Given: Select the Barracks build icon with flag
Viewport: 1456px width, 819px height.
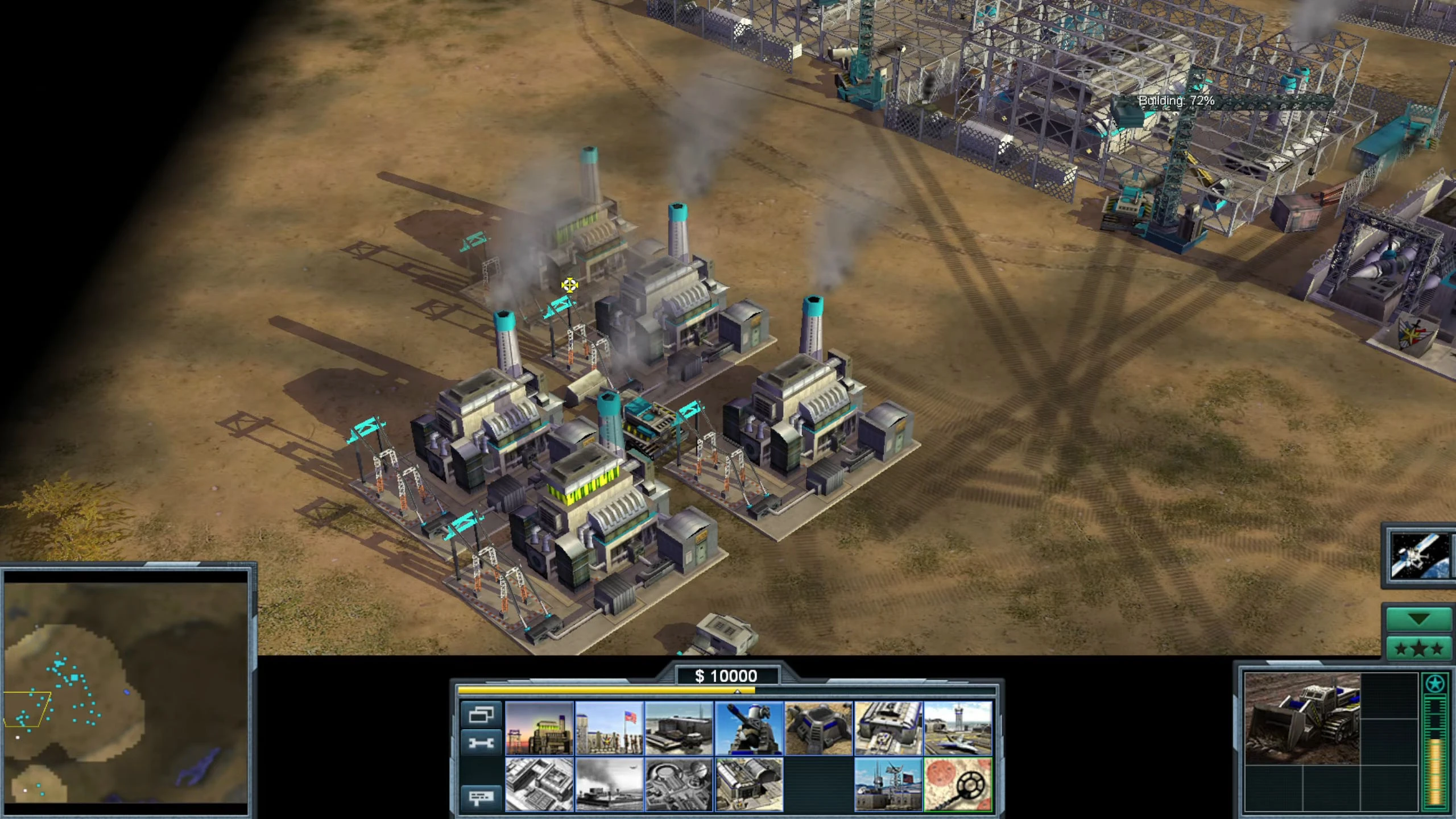Looking at the screenshot, I should (x=609, y=733).
